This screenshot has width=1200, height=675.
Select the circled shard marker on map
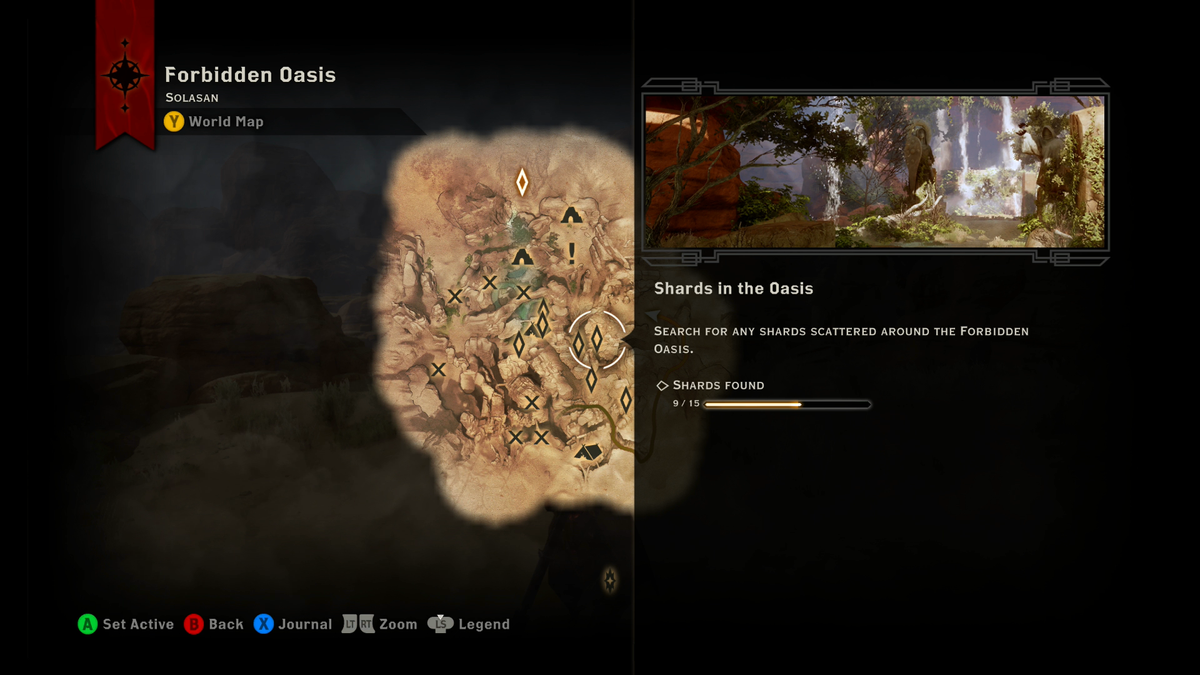[597, 340]
